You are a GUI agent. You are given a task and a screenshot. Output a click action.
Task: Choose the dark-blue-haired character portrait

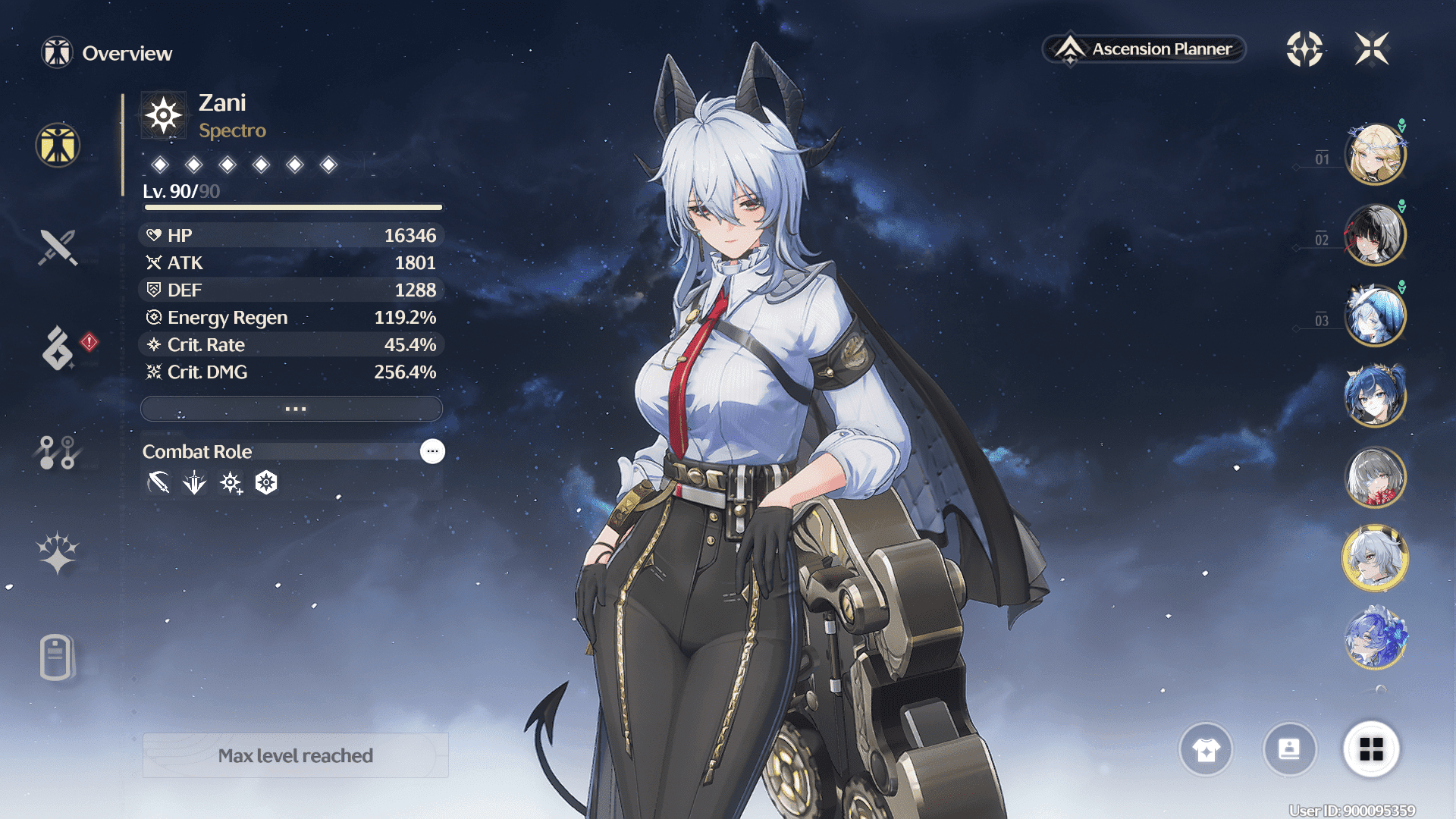pos(1375,395)
